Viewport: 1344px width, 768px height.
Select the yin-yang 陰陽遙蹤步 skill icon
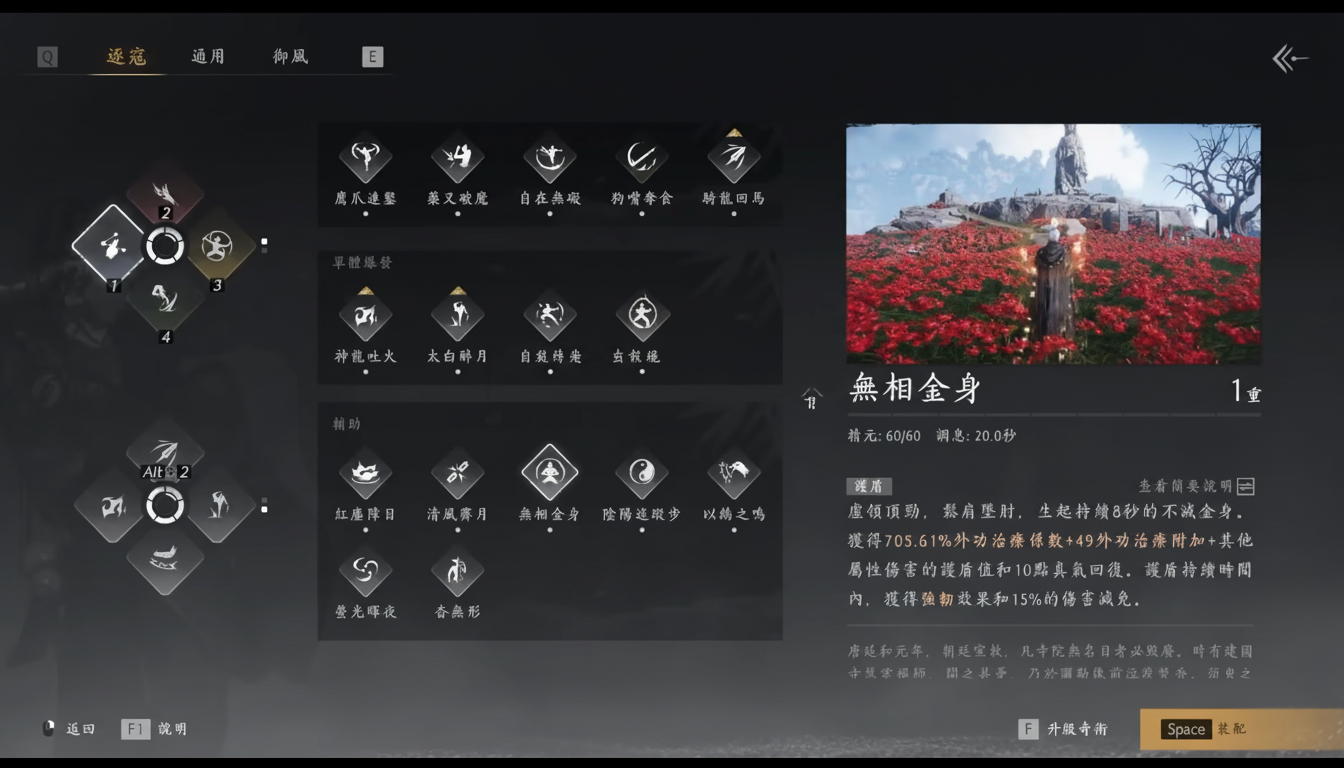coord(641,474)
